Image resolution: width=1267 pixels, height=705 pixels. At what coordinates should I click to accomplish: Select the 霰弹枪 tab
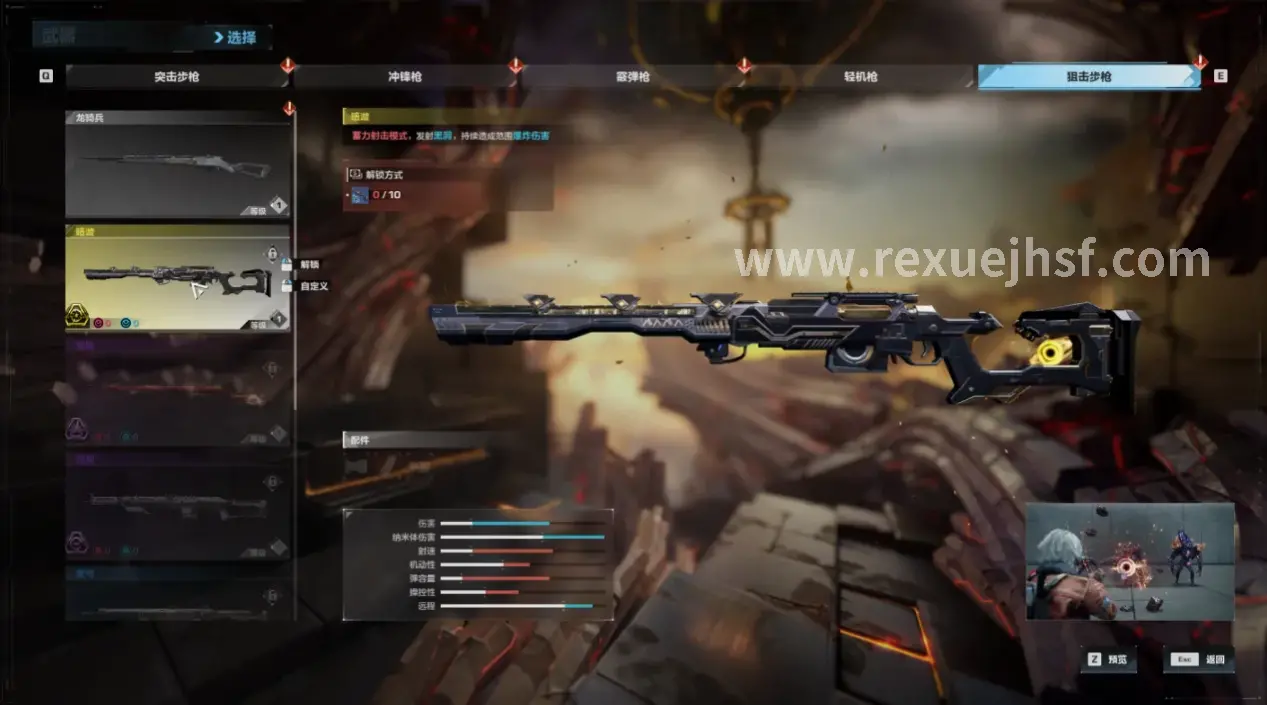pyautogui.click(x=634, y=76)
